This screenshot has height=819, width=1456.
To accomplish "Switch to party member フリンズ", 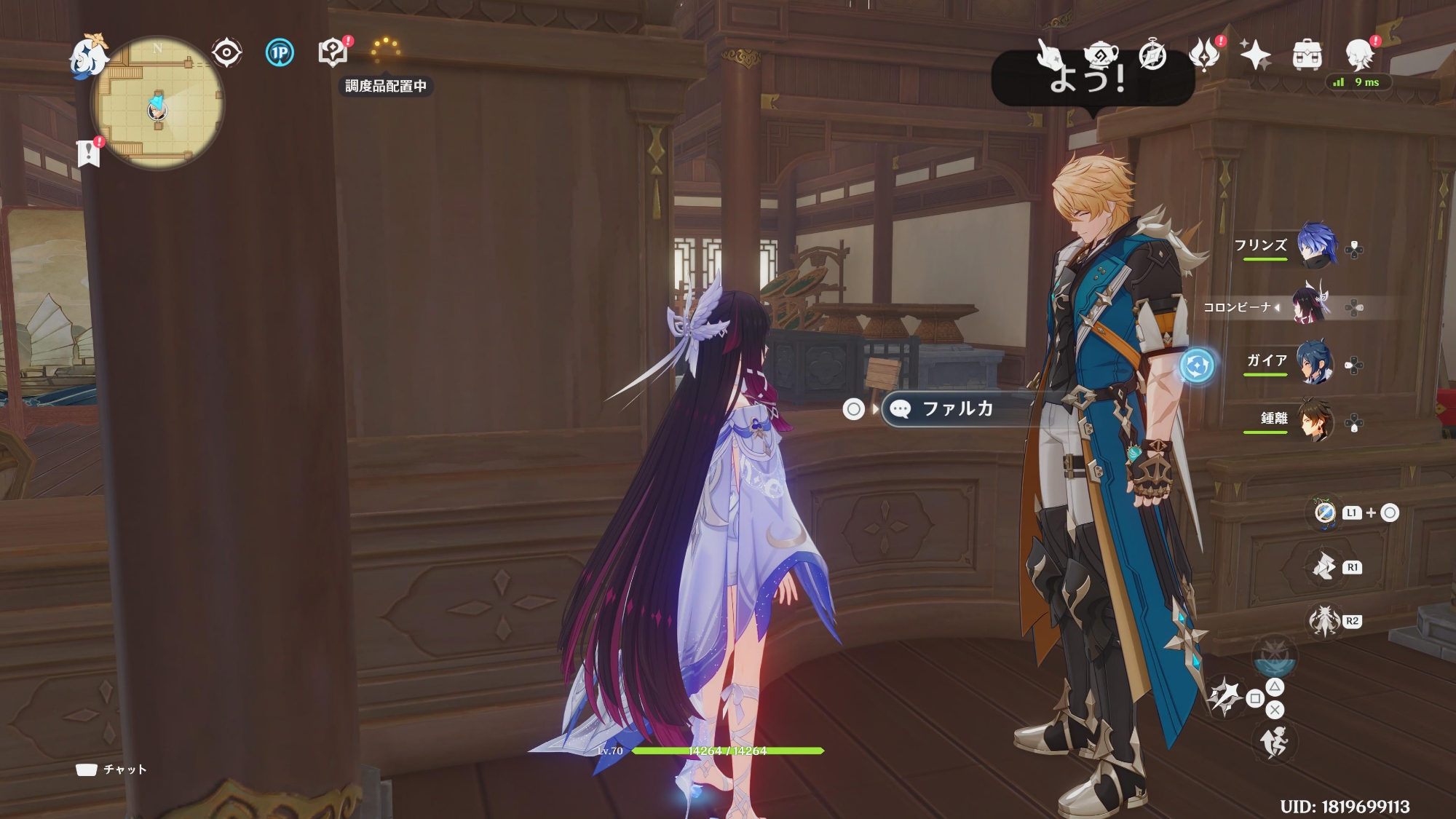I will (1316, 246).
